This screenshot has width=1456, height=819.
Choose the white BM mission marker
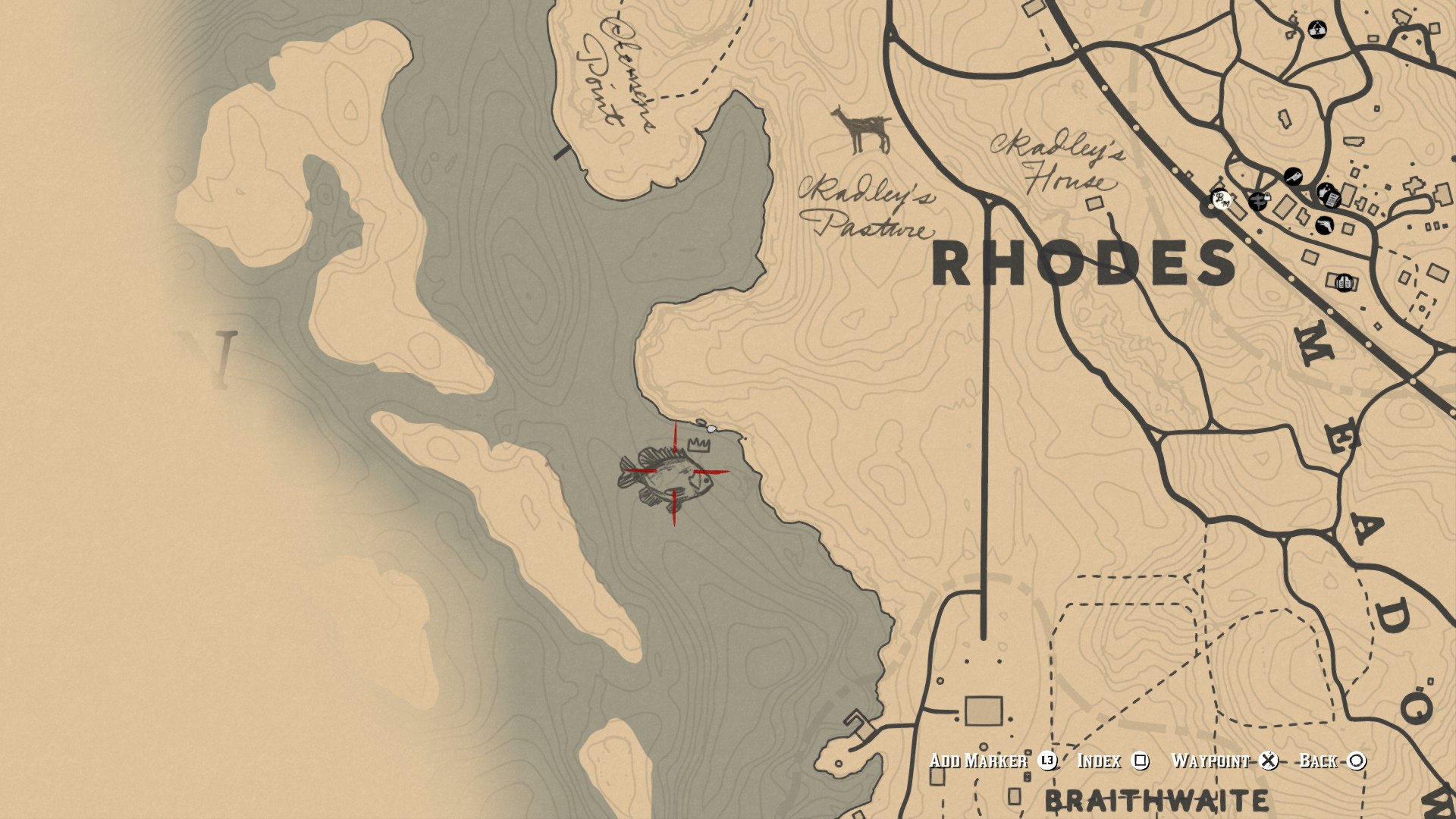1221,200
